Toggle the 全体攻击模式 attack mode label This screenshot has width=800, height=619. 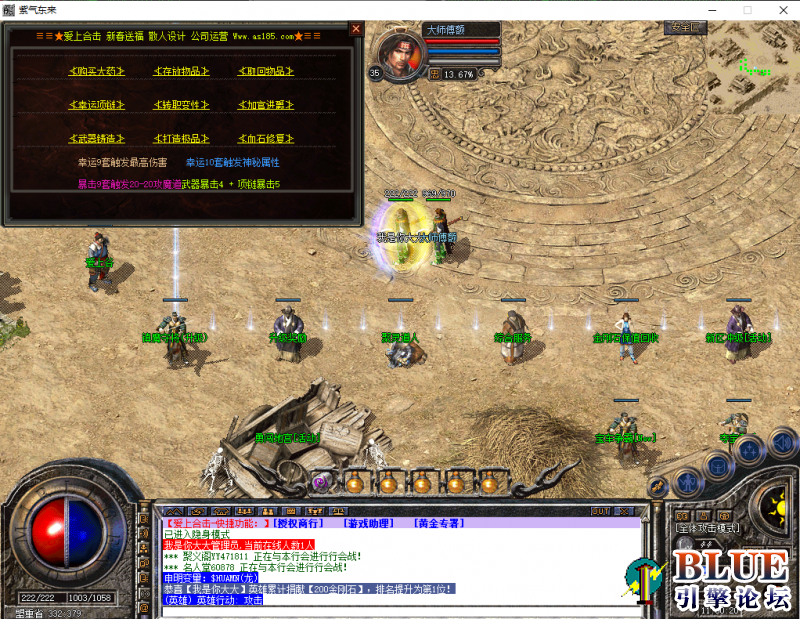[x=707, y=527]
